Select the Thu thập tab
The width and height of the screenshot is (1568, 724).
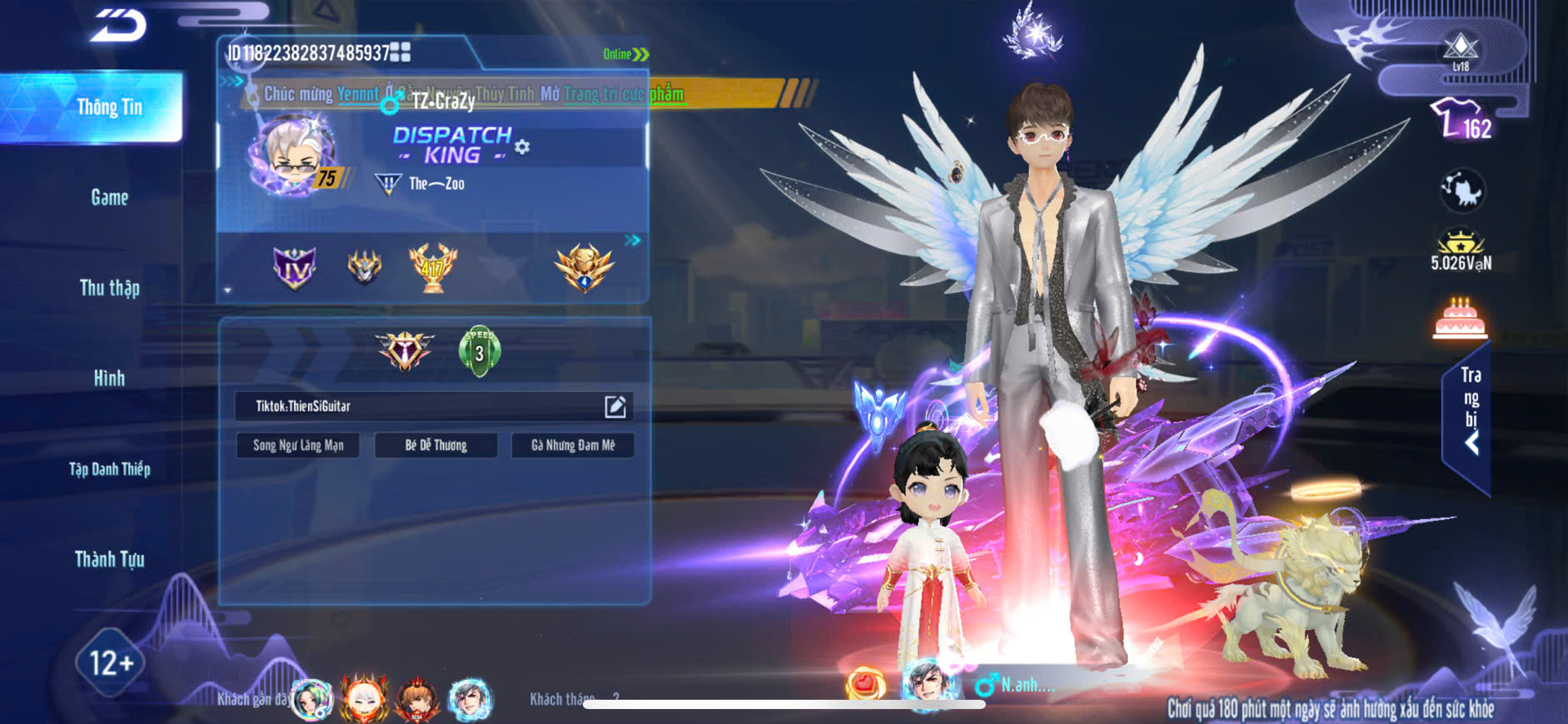109,288
